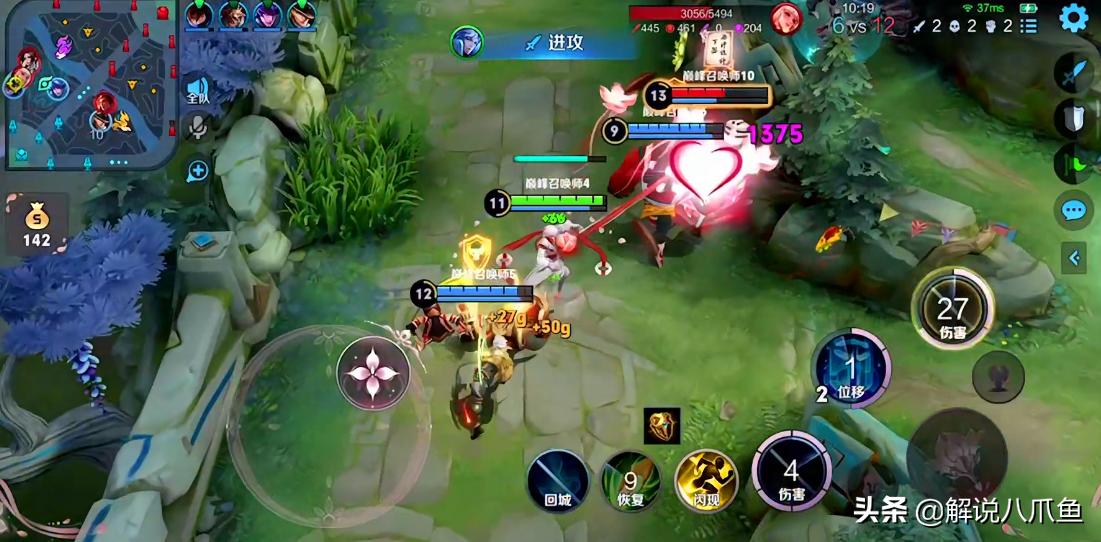1101x542 pixels.
Task: Toggle the 全队 team voice speaker
Action: (198, 91)
